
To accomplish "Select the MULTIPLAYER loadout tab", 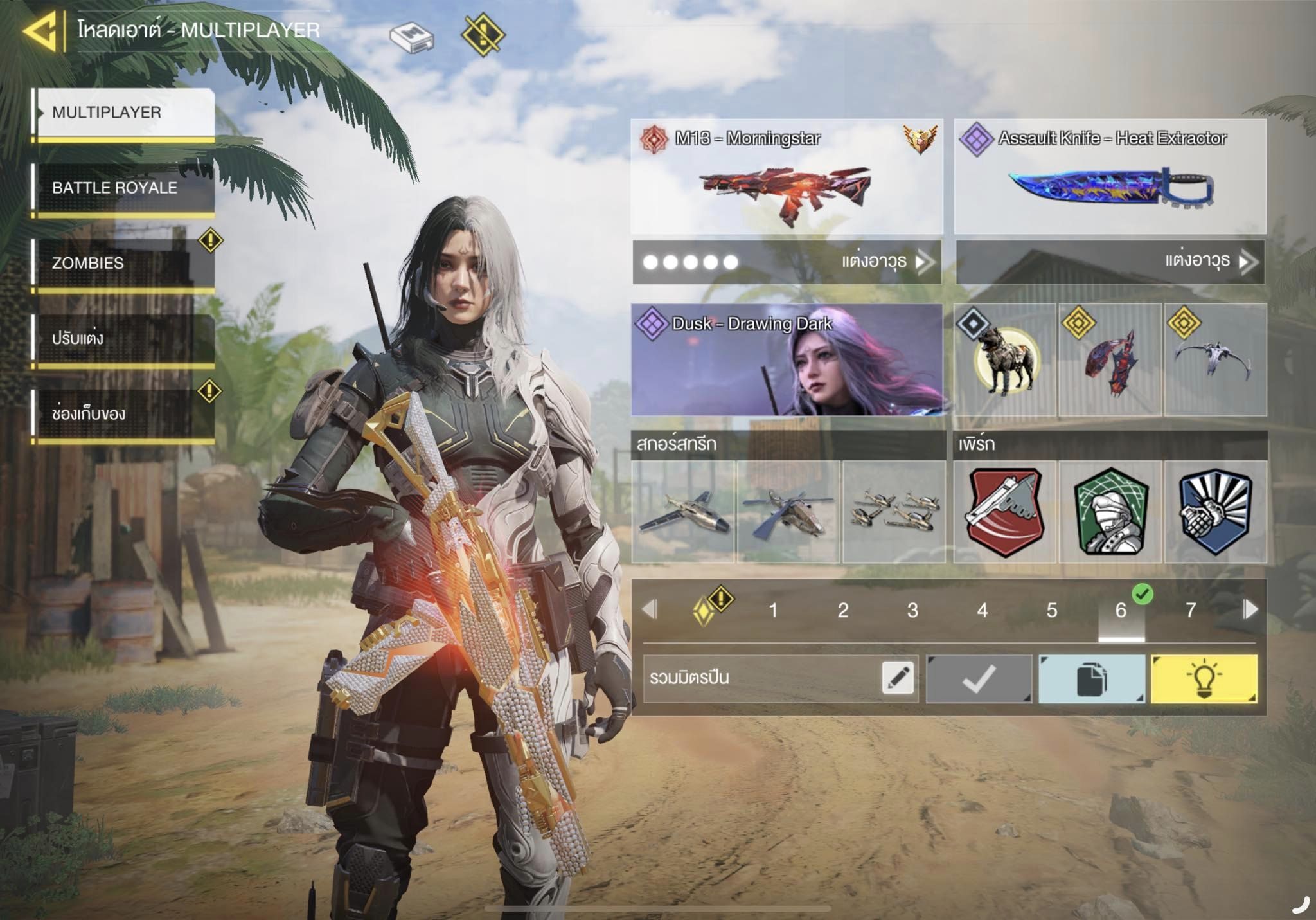I will [124, 113].
